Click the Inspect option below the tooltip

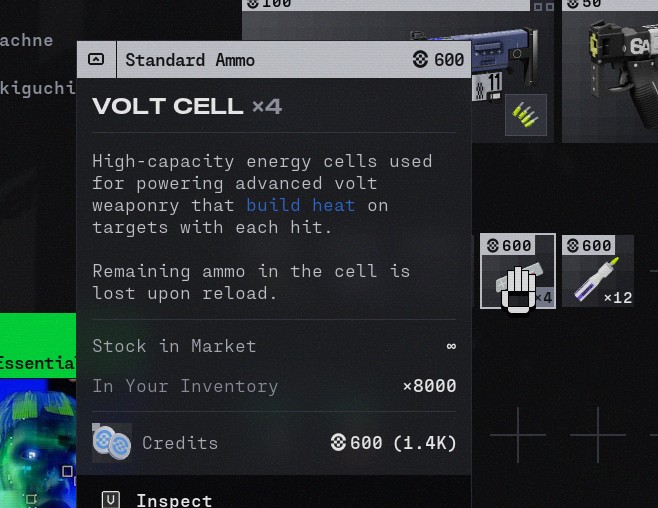pyautogui.click(x=174, y=500)
